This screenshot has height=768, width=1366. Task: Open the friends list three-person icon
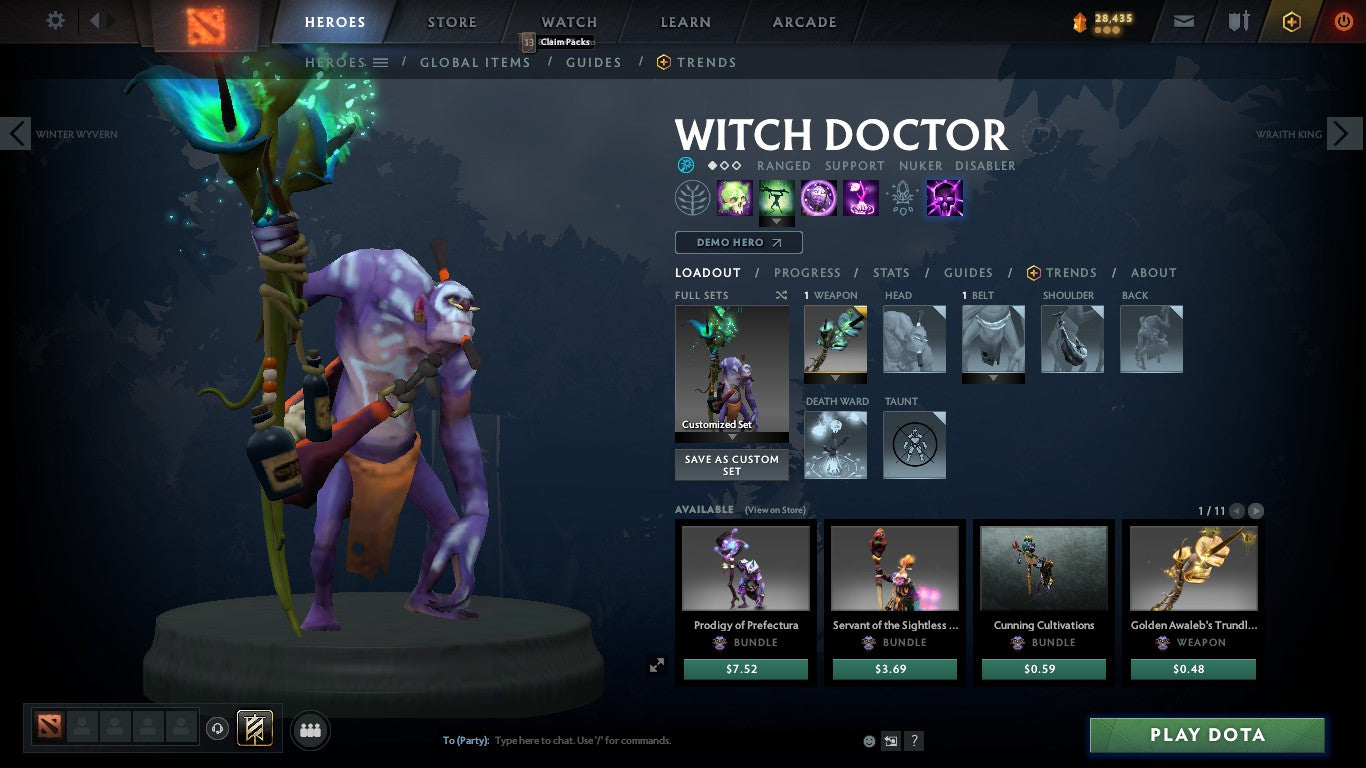tap(309, 730)
